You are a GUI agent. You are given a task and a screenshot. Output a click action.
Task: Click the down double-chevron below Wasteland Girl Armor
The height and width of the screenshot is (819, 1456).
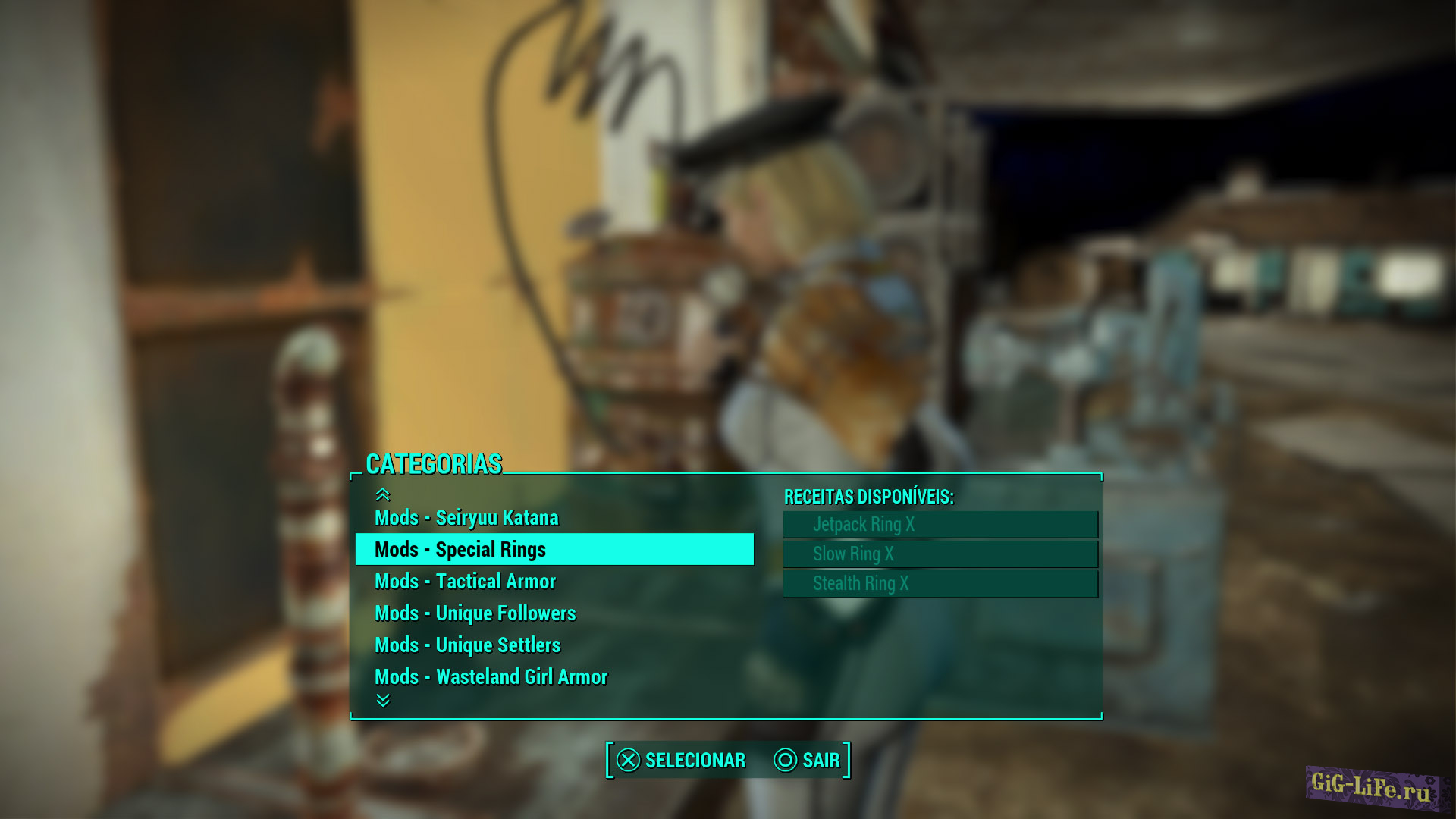click(x=381, y=701)
